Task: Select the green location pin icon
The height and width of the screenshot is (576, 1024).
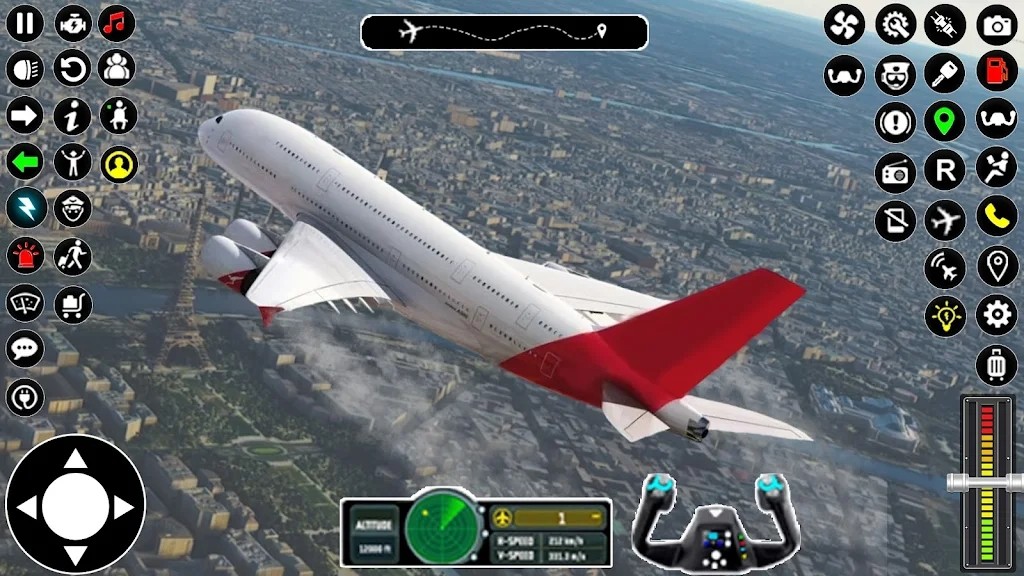Action: (944, 122)
